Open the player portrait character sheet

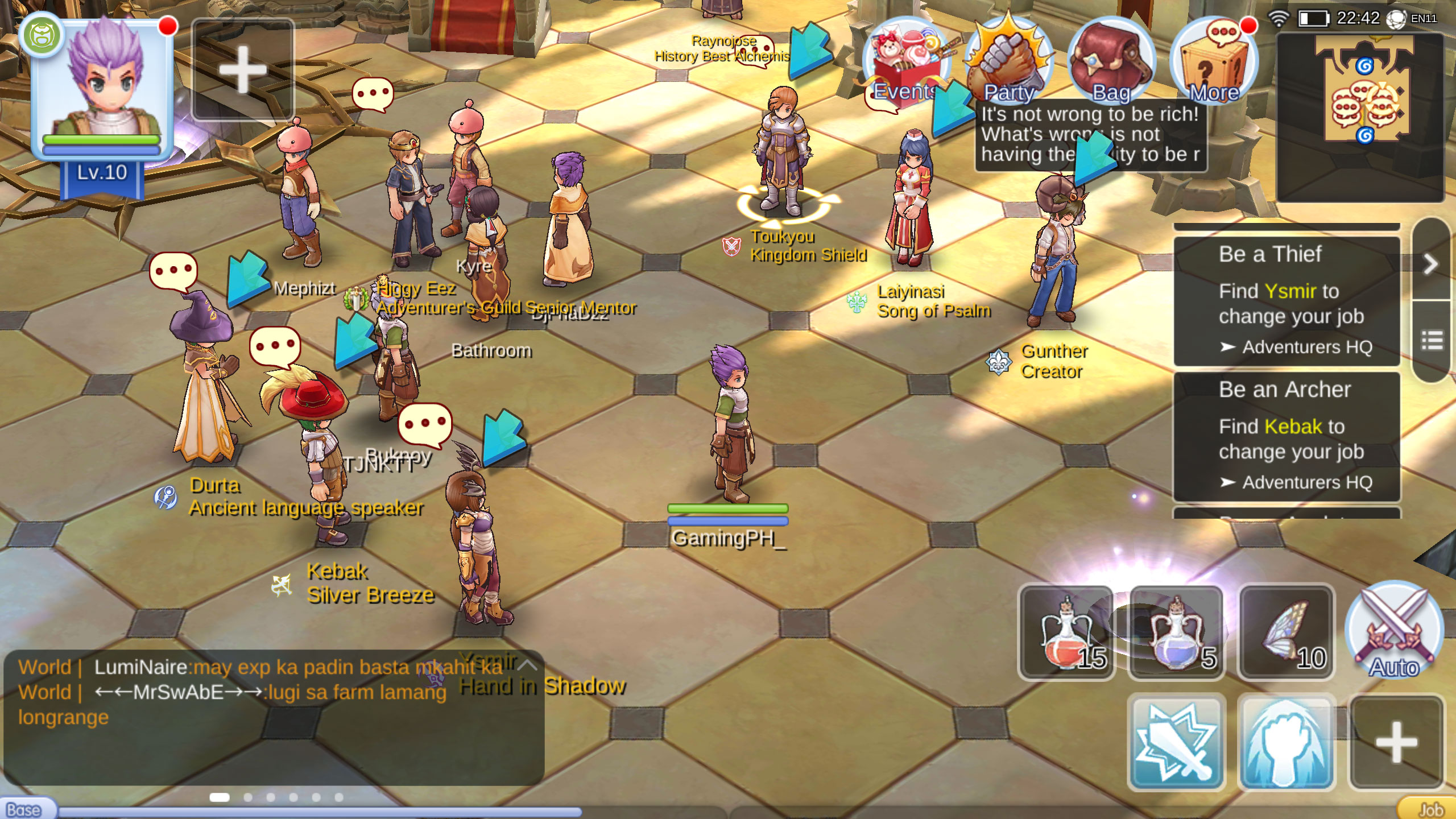(102, 85)
